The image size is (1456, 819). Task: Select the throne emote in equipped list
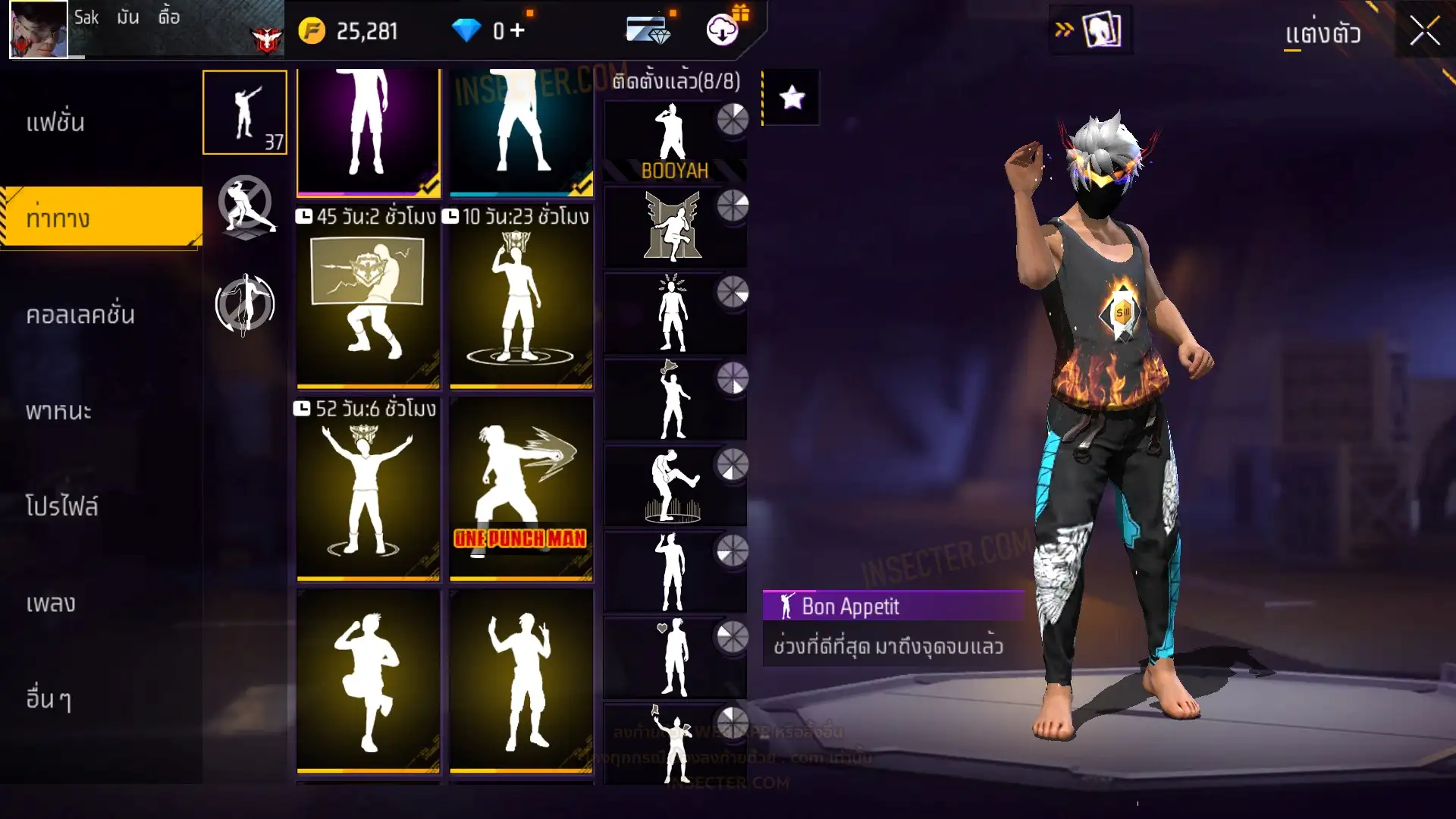(x=674, y=227)
